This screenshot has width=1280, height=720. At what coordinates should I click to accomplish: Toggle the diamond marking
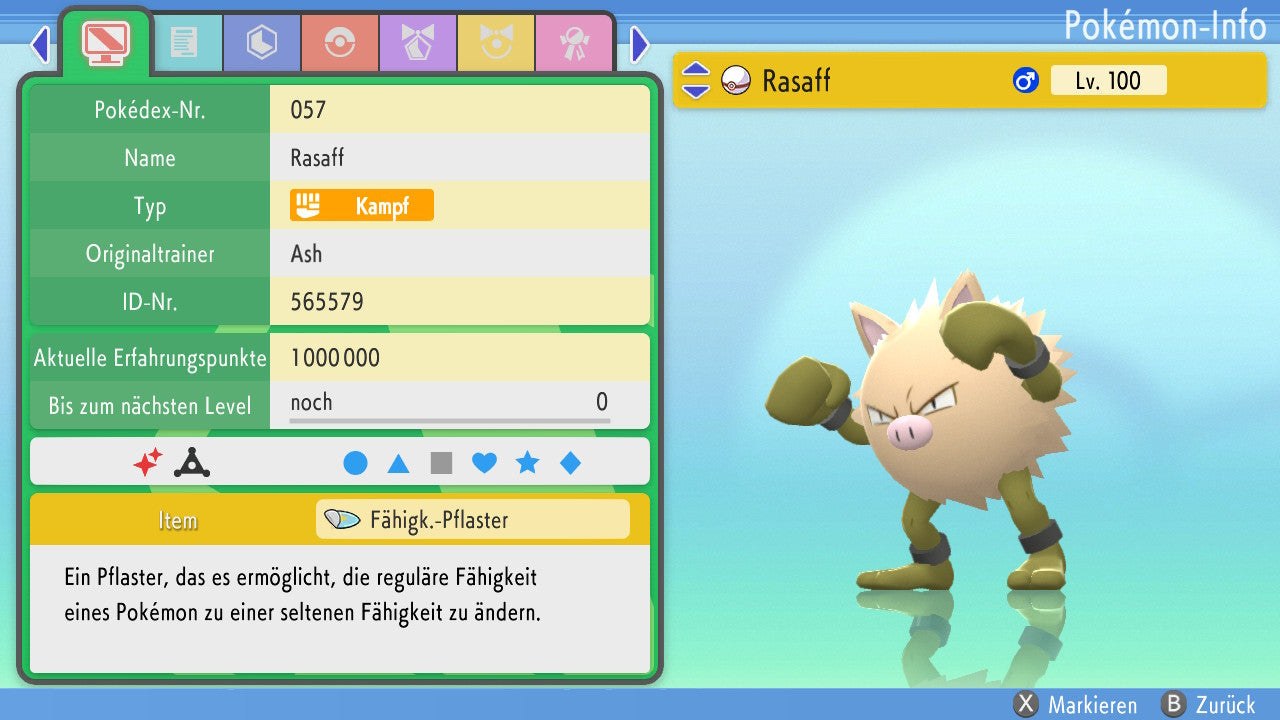tap(570, 463)
